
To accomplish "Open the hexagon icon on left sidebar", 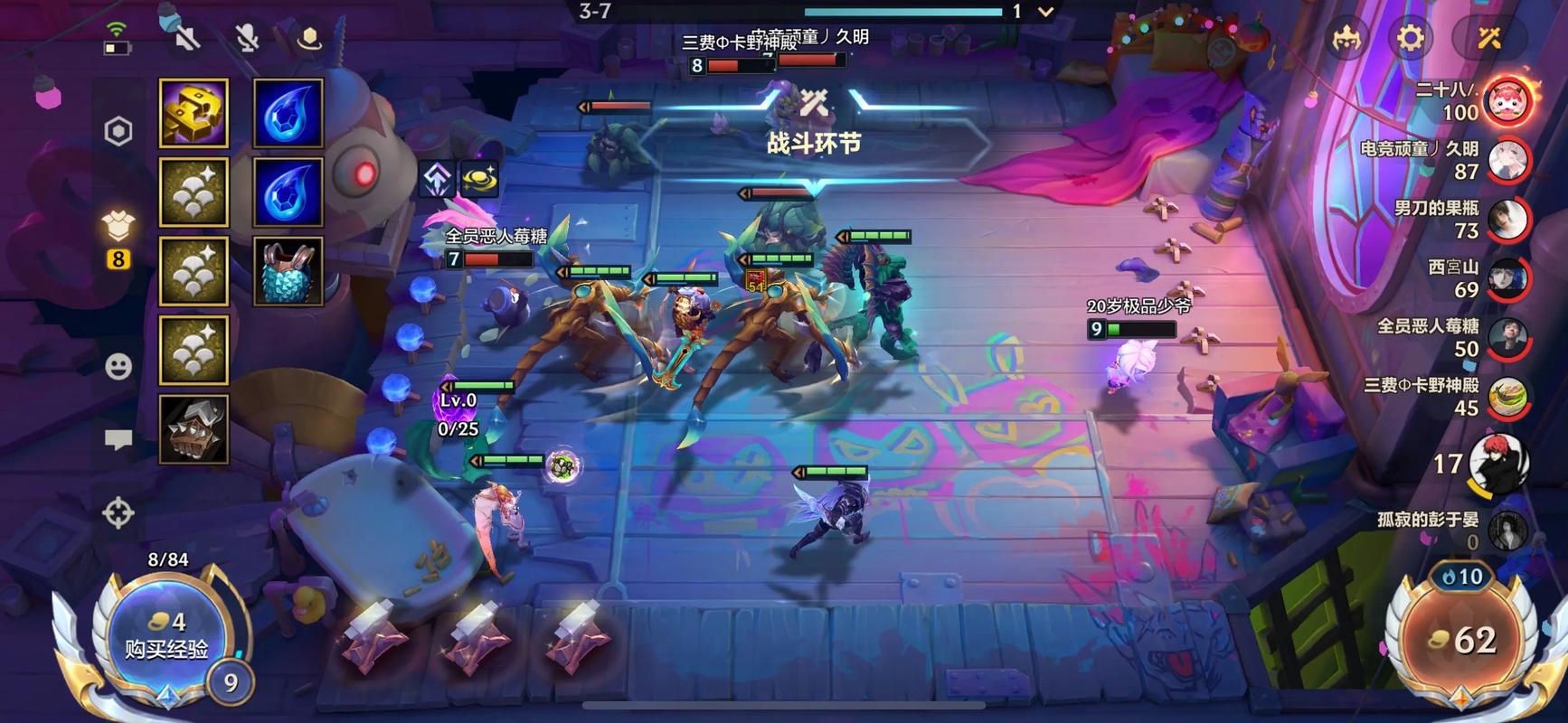I will pos(118,132).
